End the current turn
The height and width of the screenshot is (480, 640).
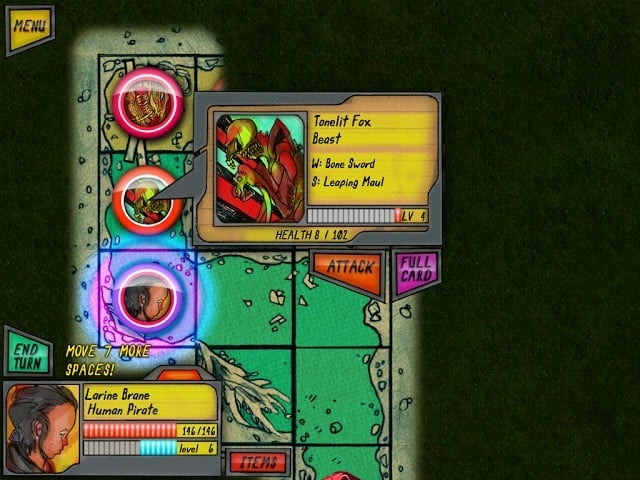[27, 352]
